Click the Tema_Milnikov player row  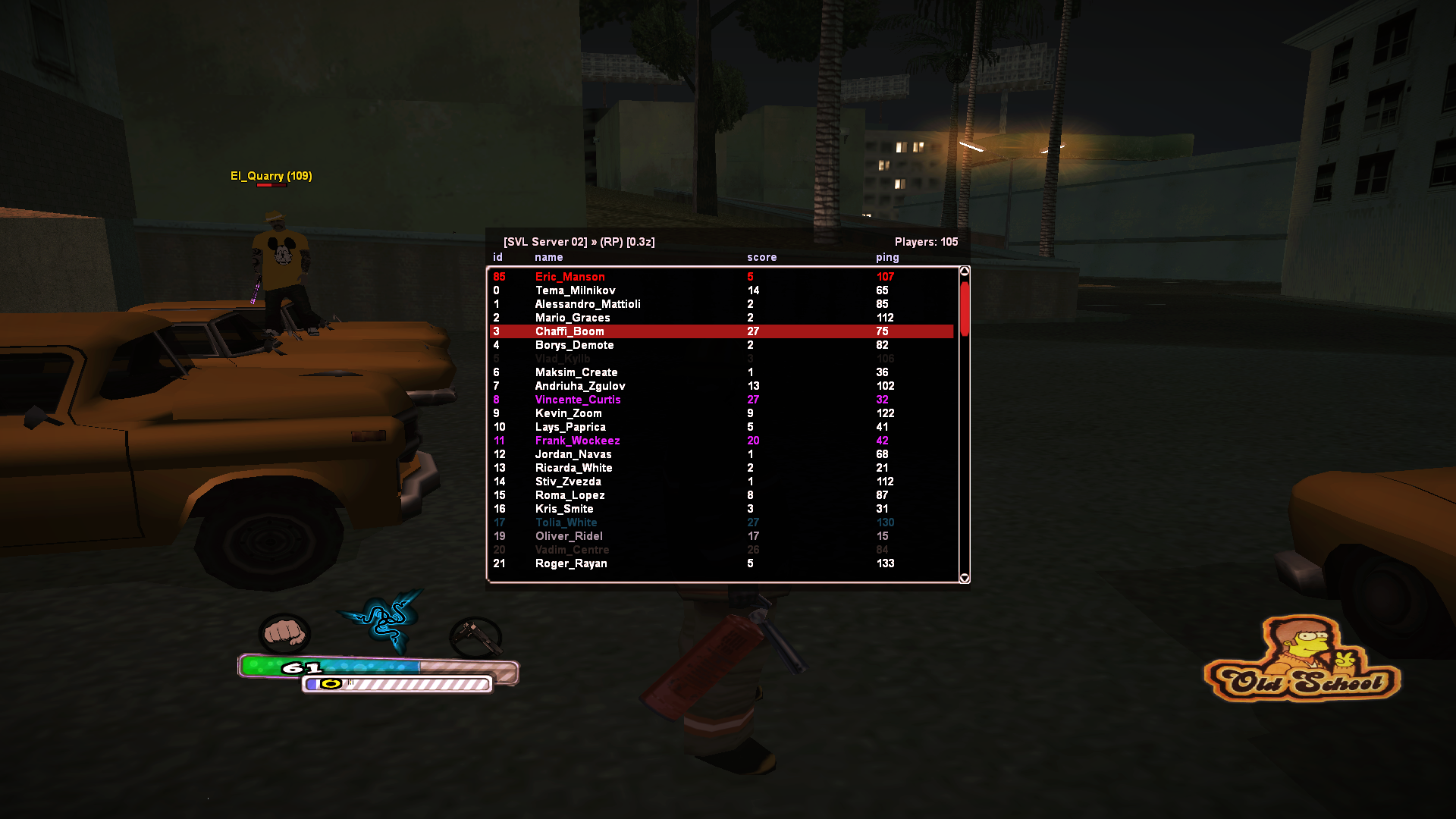tap(575, 290)
